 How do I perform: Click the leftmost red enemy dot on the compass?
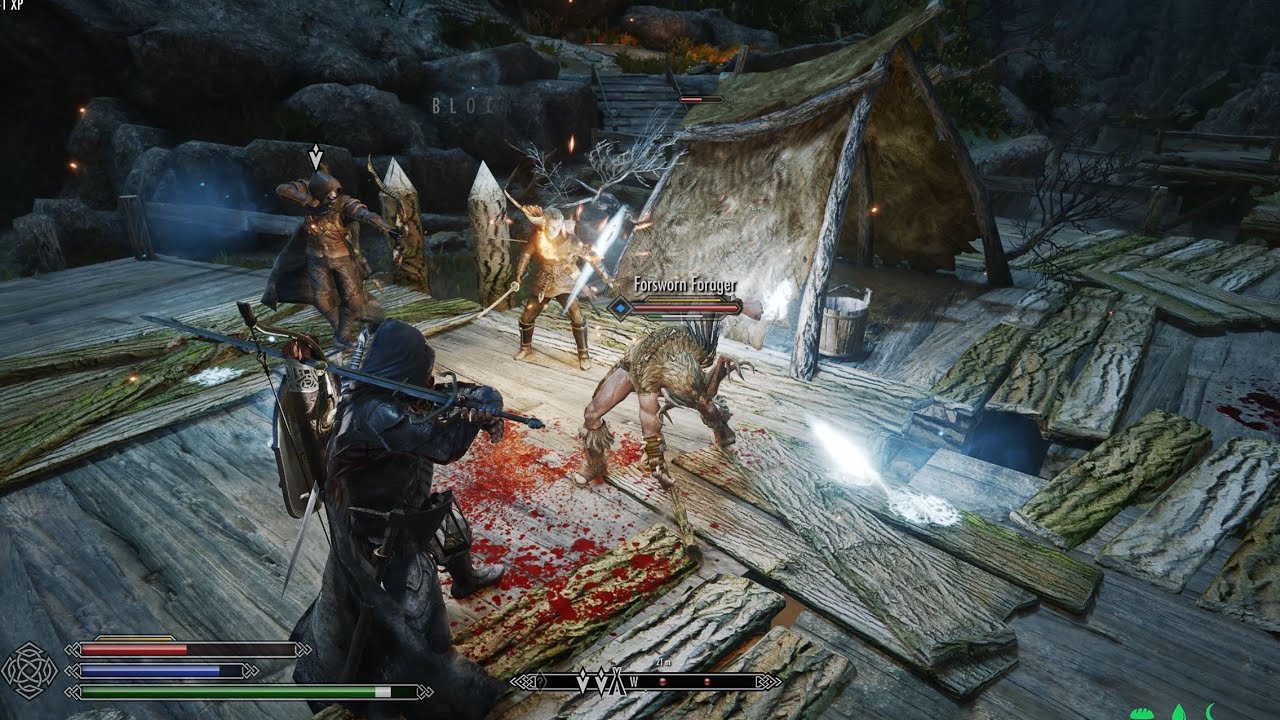pyautogui.click(x=663, y=682)
